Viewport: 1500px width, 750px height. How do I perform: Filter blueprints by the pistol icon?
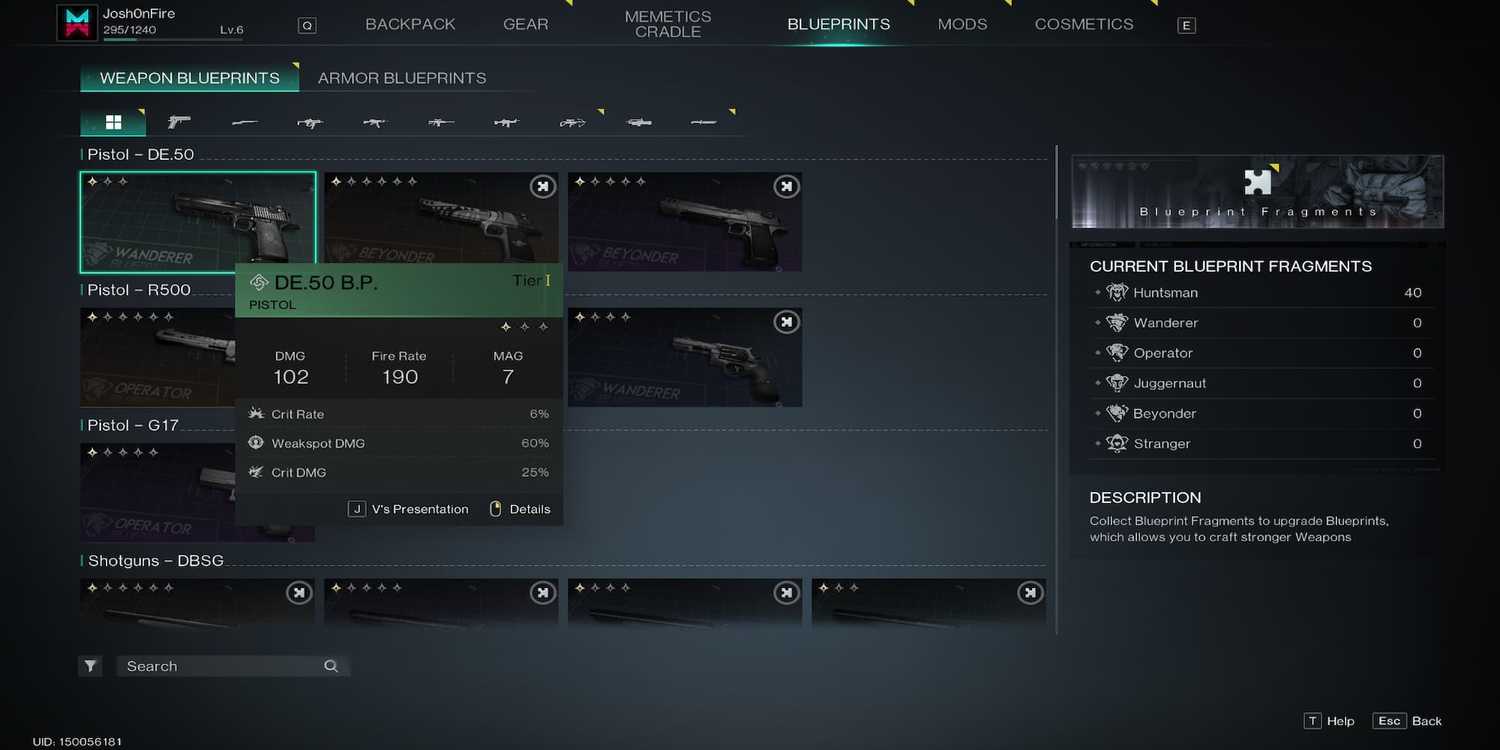[x=179, y=122]
